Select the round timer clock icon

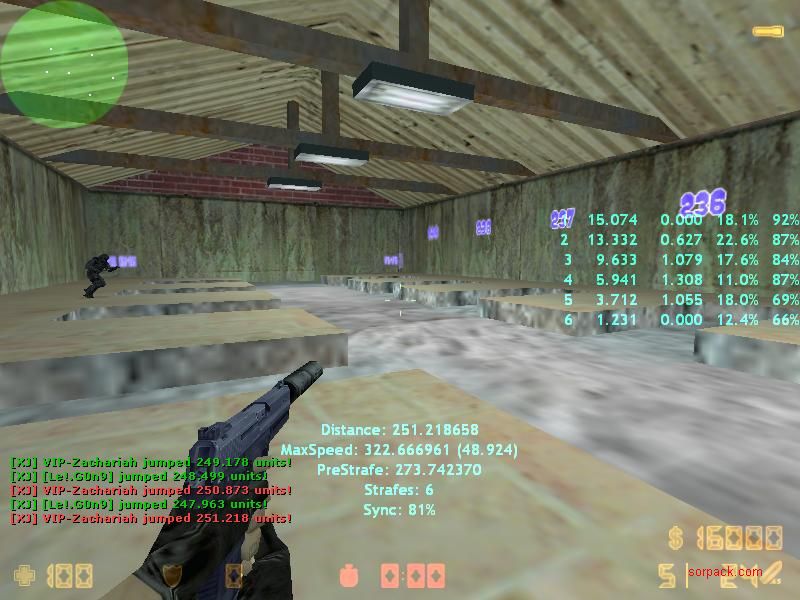click(351, 577)
